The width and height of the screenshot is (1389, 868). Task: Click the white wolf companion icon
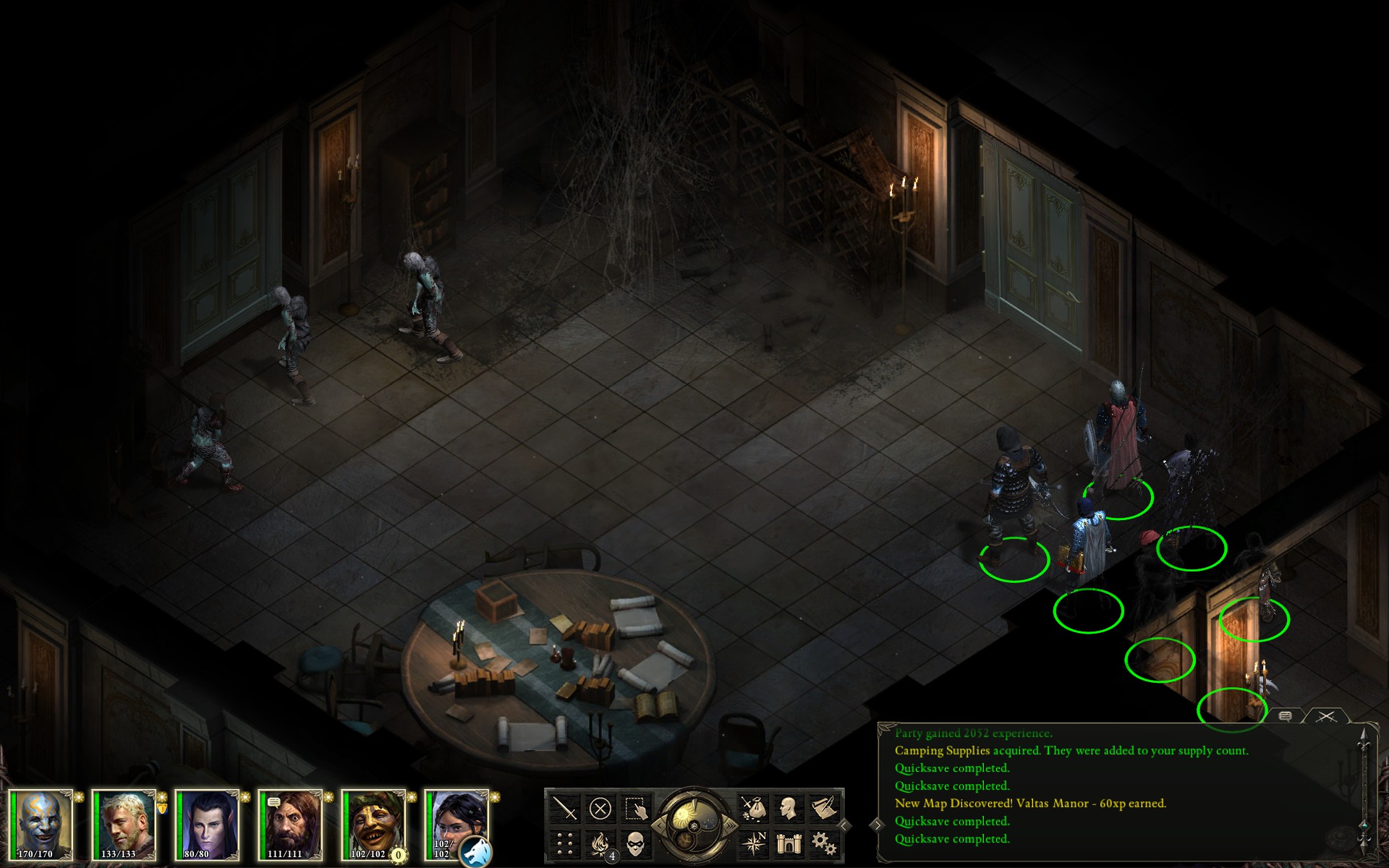click(476, 852)
